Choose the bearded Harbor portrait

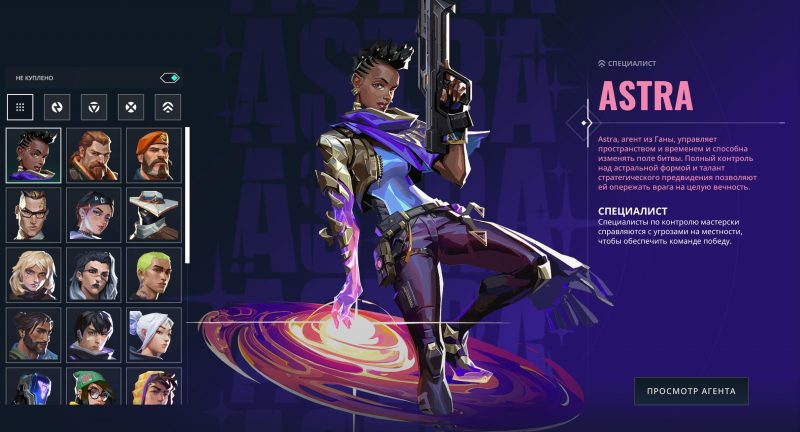tap(34, 334)
